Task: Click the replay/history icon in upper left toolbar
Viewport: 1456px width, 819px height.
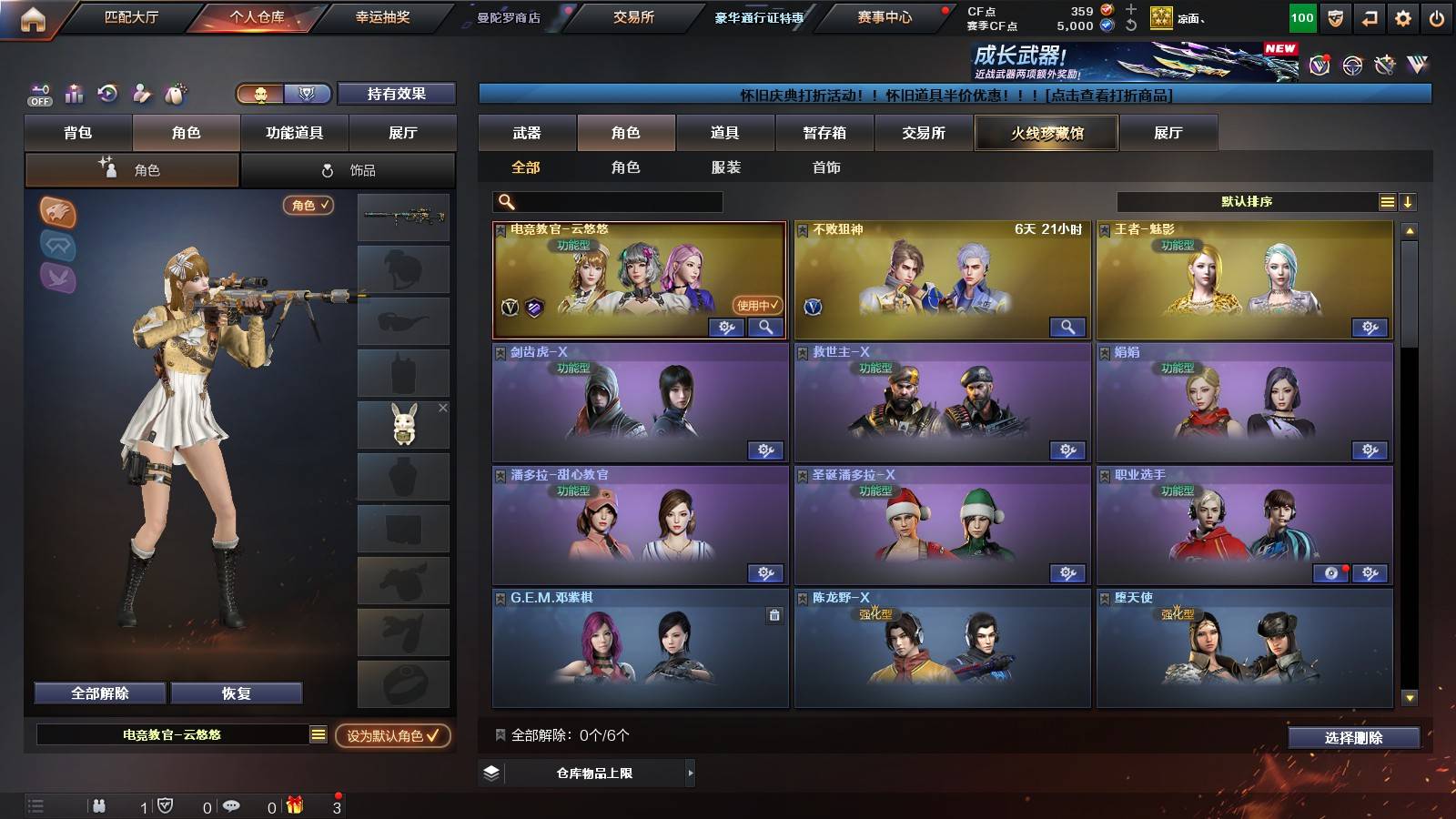Action: coord(106,94)
